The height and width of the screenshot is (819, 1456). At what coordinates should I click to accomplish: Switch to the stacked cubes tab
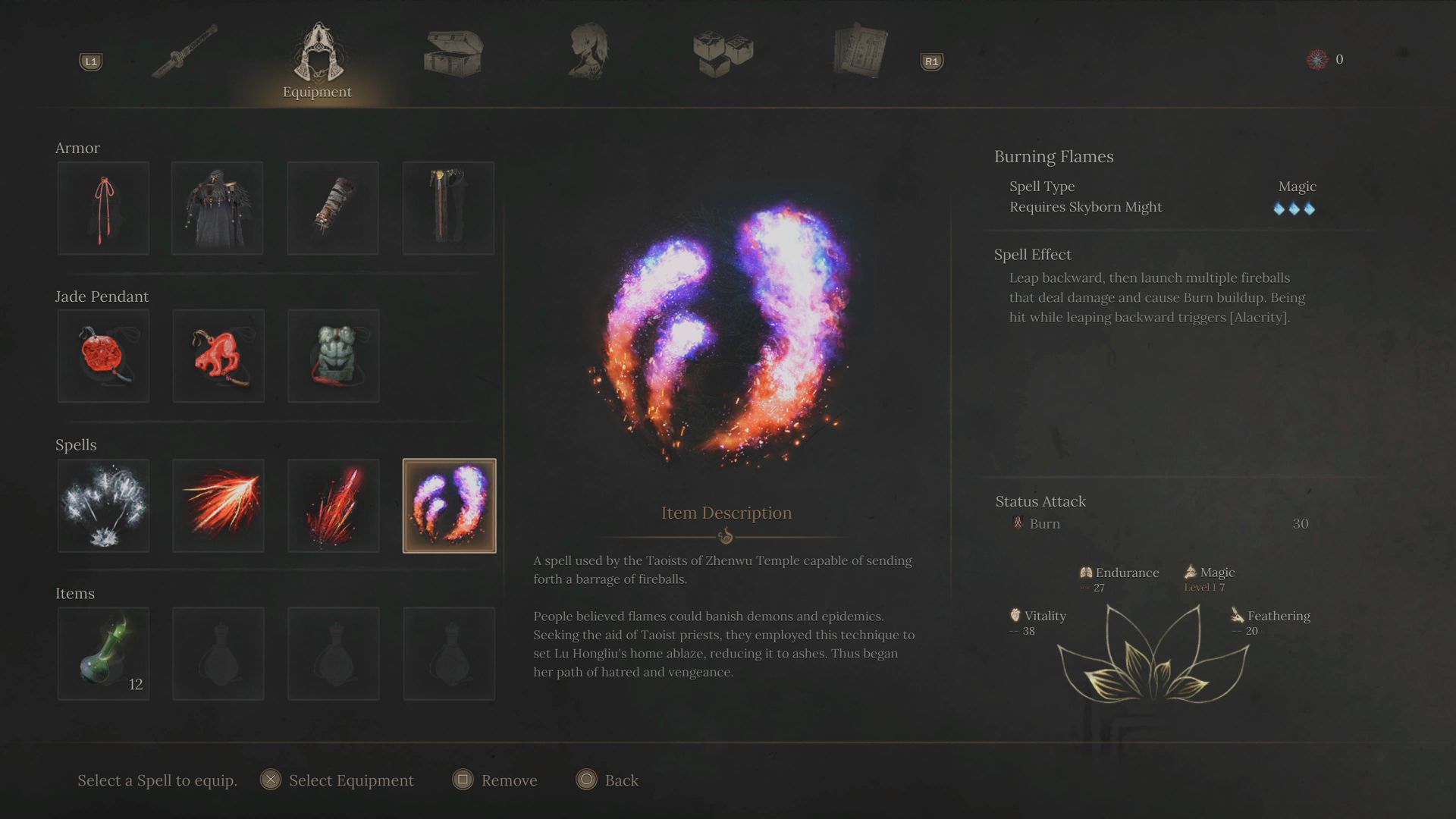point(723,52)
